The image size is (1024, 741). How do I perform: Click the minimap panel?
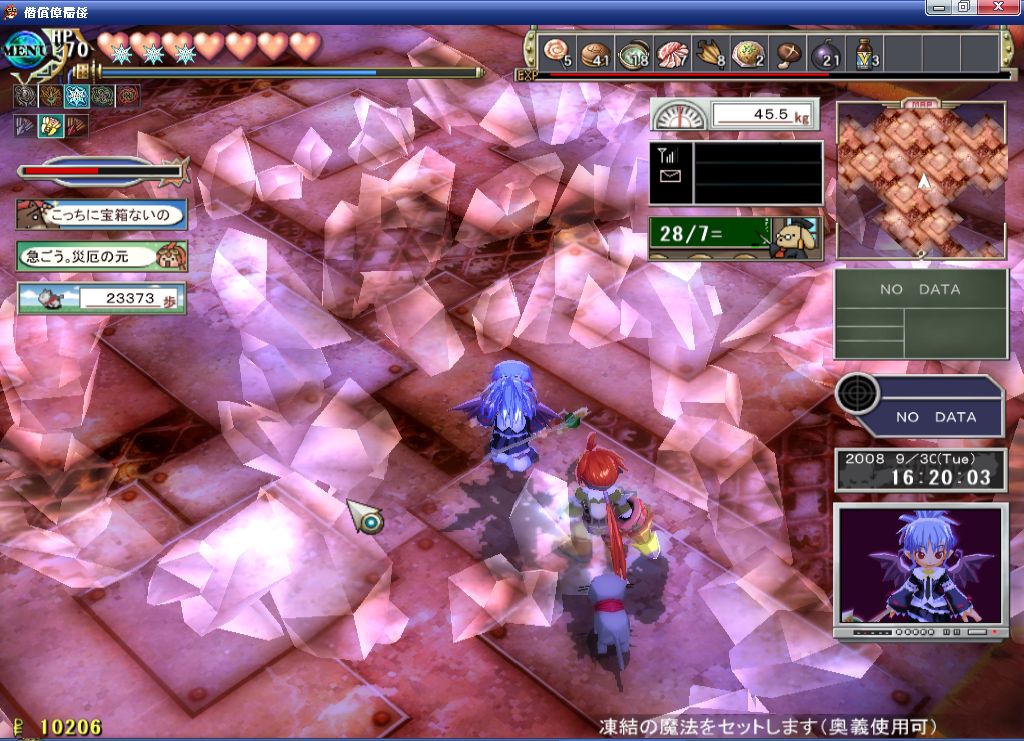click(x=921, y=181)
